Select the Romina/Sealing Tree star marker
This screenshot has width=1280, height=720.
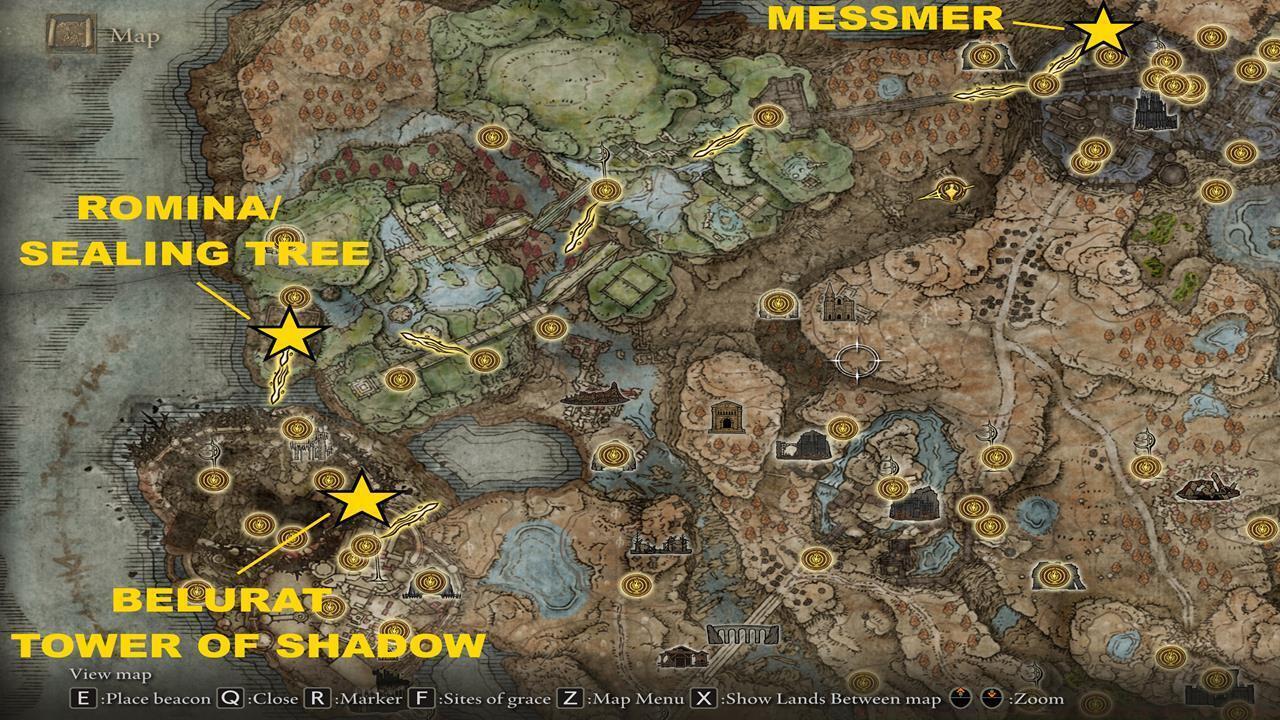287,337
